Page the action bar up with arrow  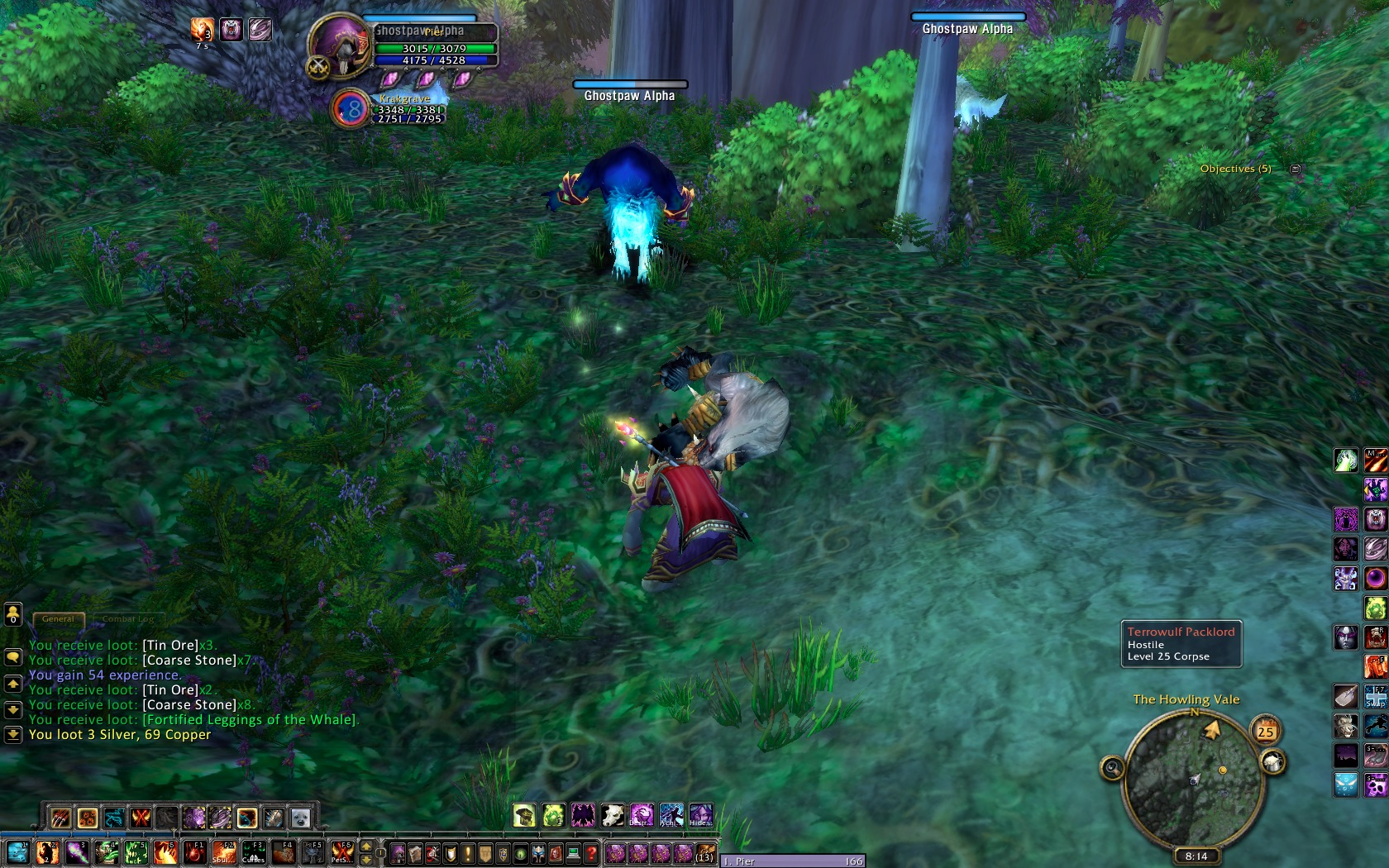coord(365,846)
